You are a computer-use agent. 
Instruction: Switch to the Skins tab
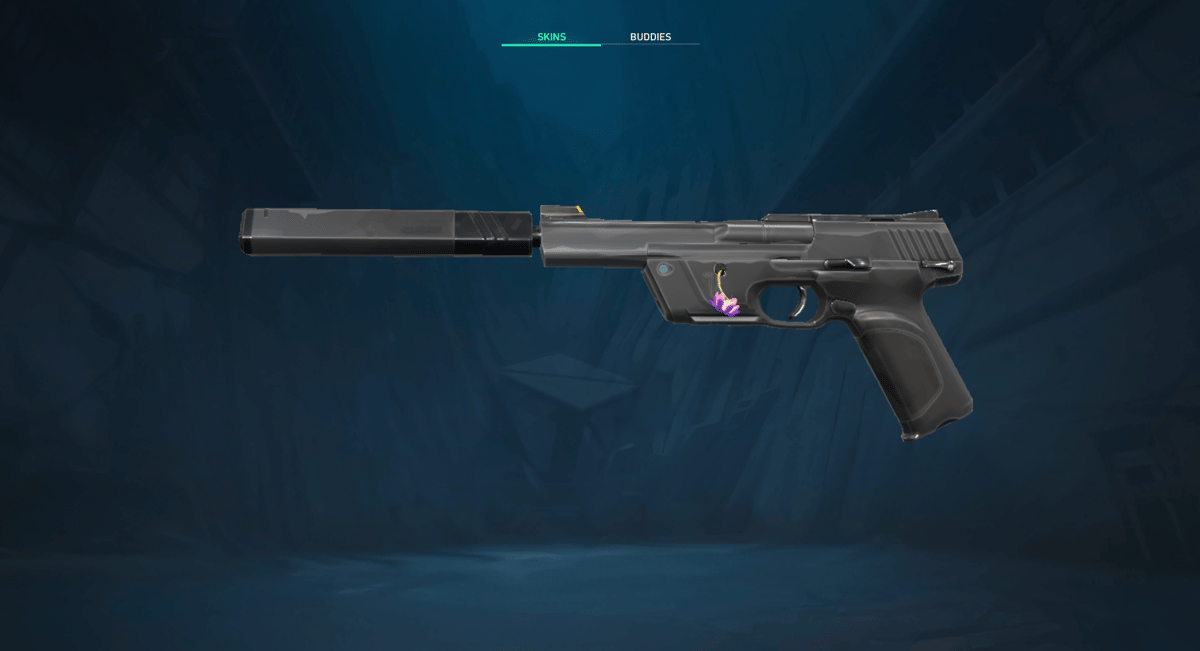coord(551,37)
